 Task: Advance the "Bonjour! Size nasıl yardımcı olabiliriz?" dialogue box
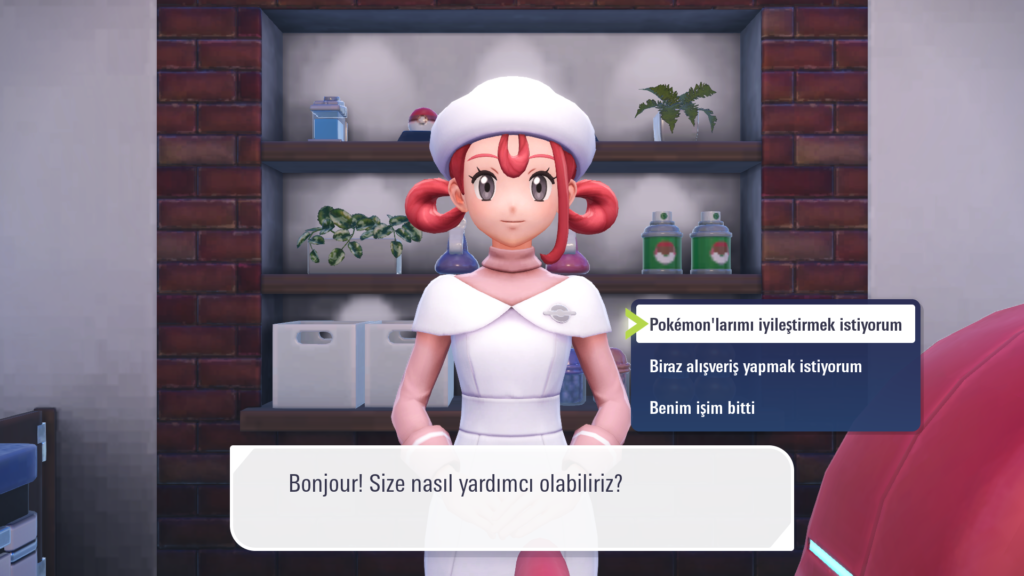[511, 497]
